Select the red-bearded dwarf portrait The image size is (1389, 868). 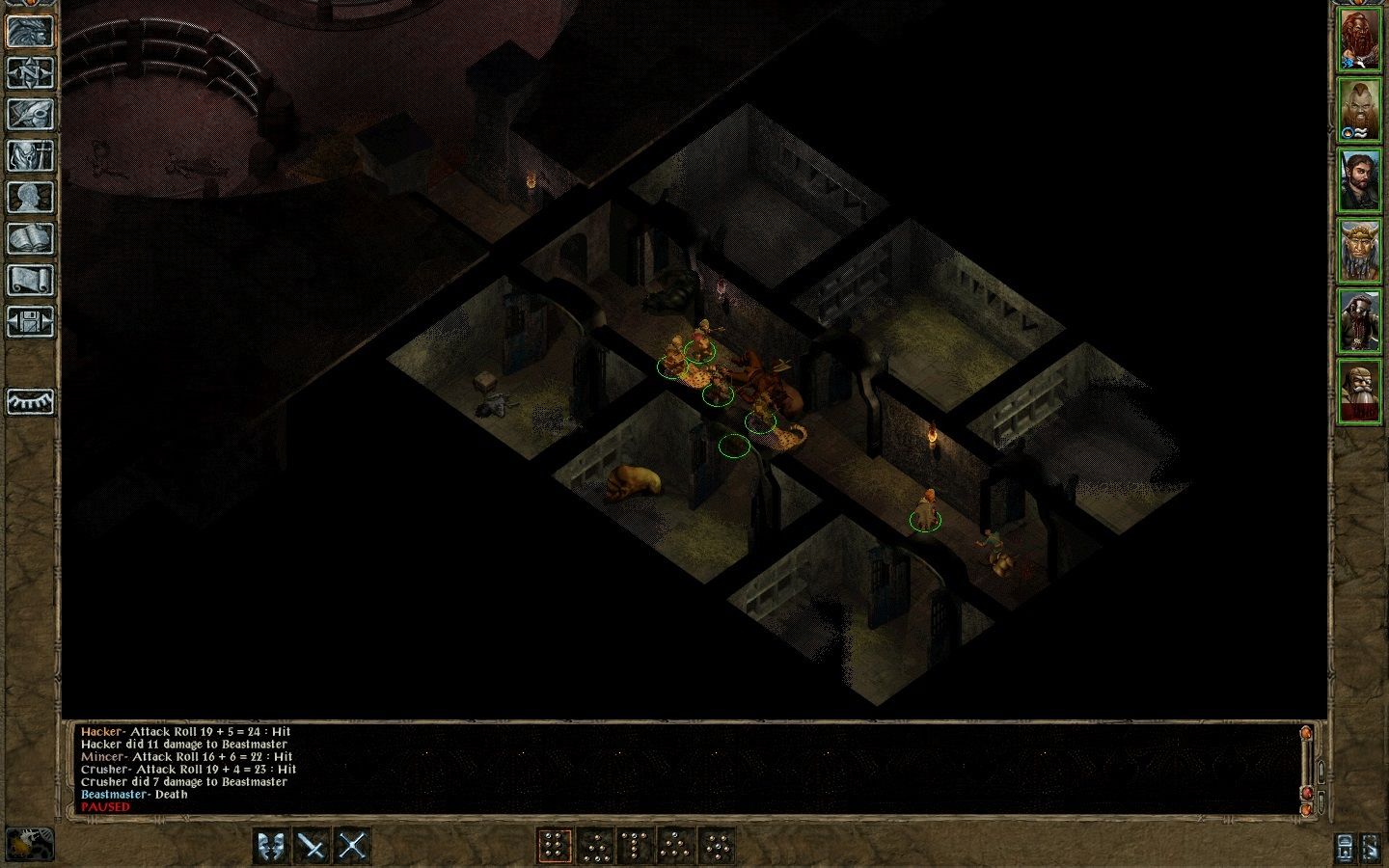1360,41
